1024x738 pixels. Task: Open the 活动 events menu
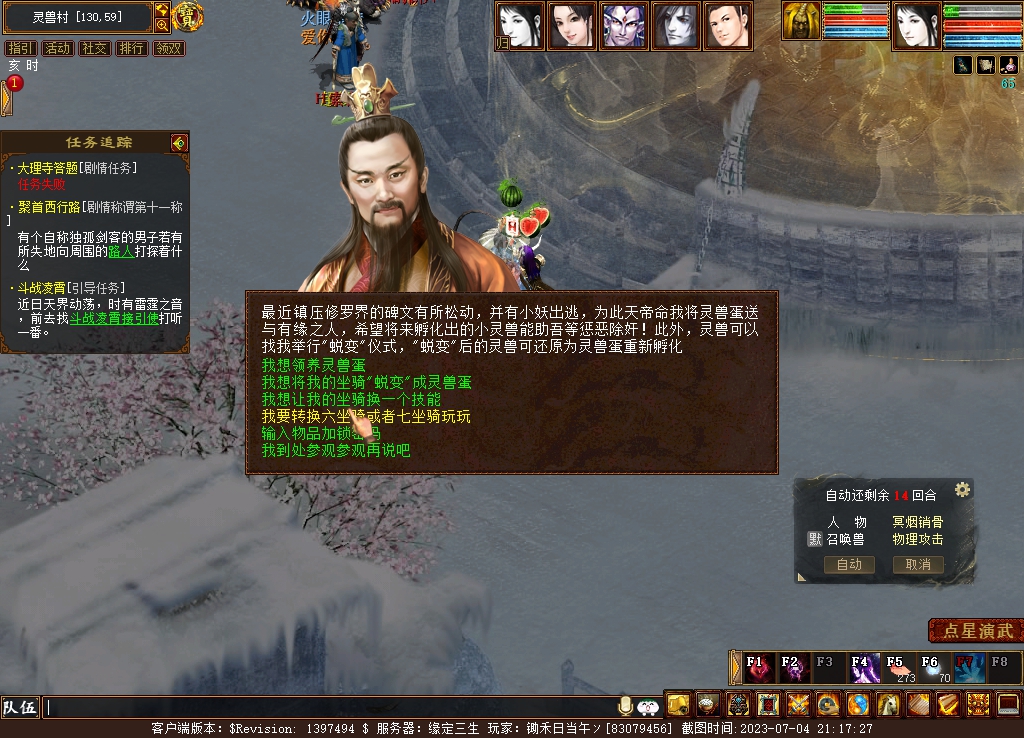[57, 48]
